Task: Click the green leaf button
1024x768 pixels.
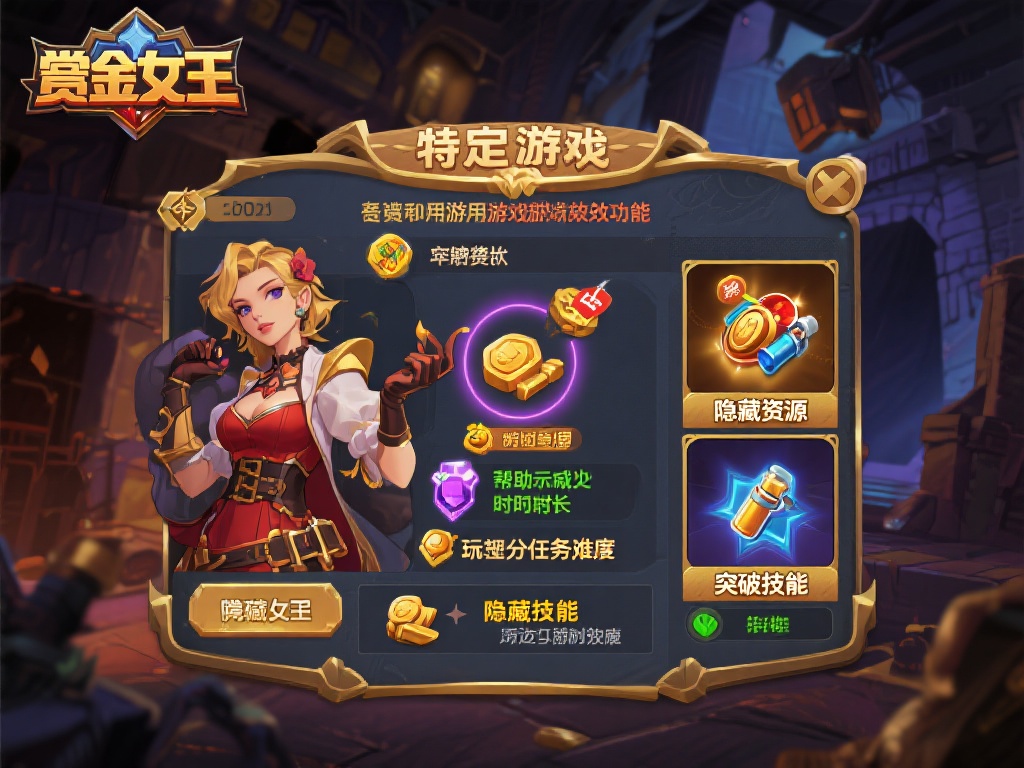Action: point(706,625)
